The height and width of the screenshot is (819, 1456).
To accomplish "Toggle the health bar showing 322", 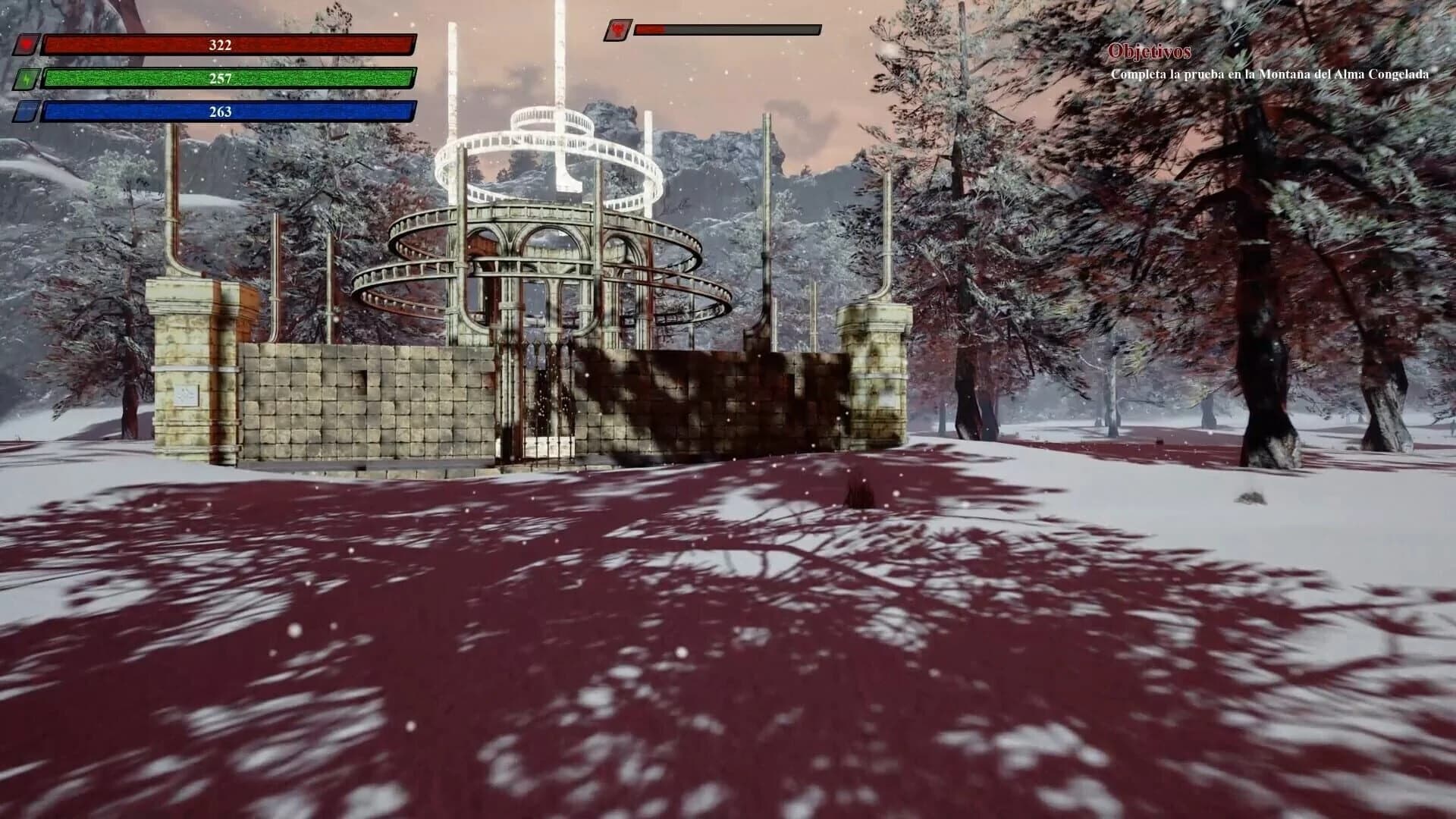I will coord(220,44).
